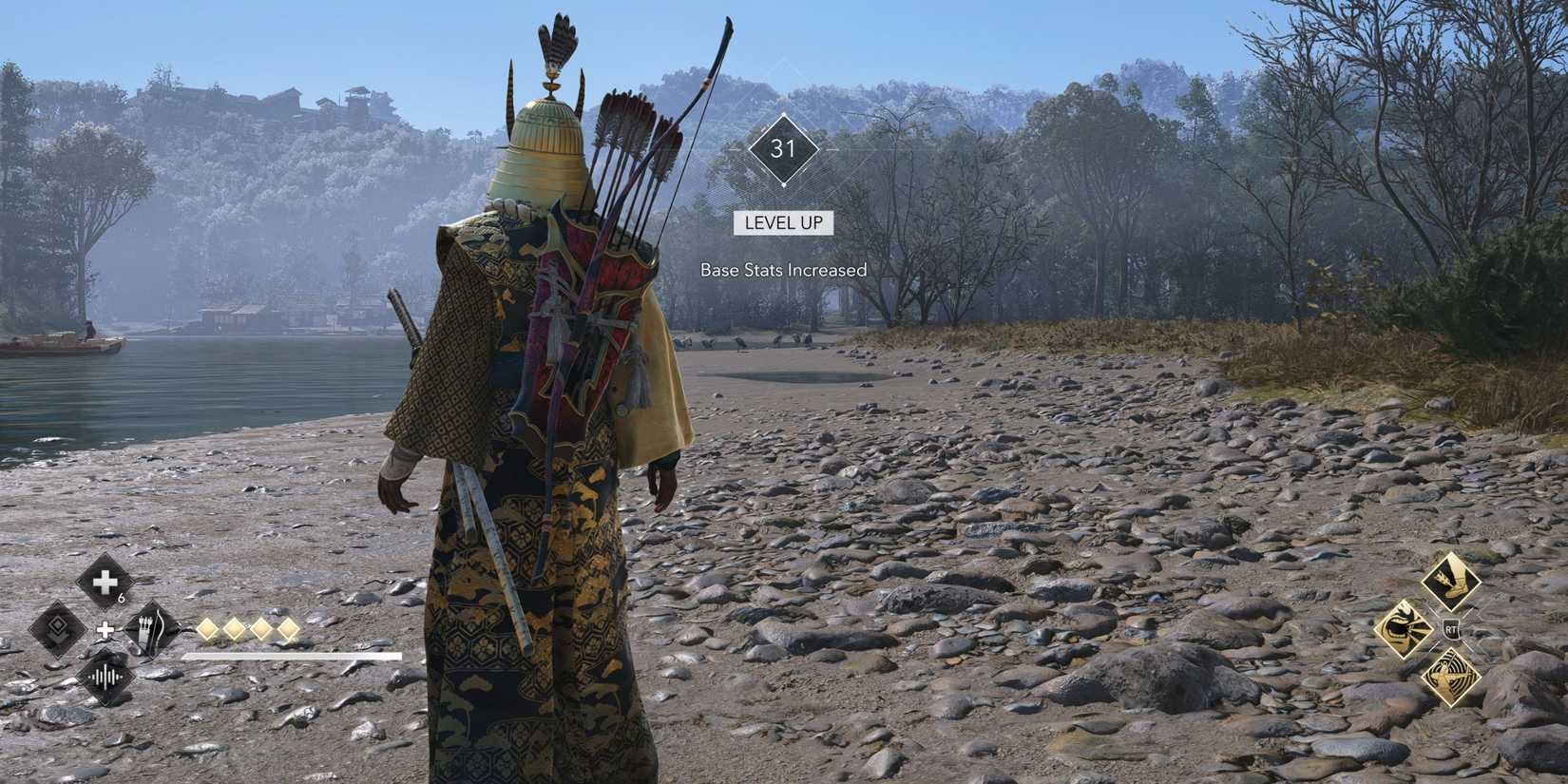
Task: Click the third adrenaline diamond
Action: [260, 629]
